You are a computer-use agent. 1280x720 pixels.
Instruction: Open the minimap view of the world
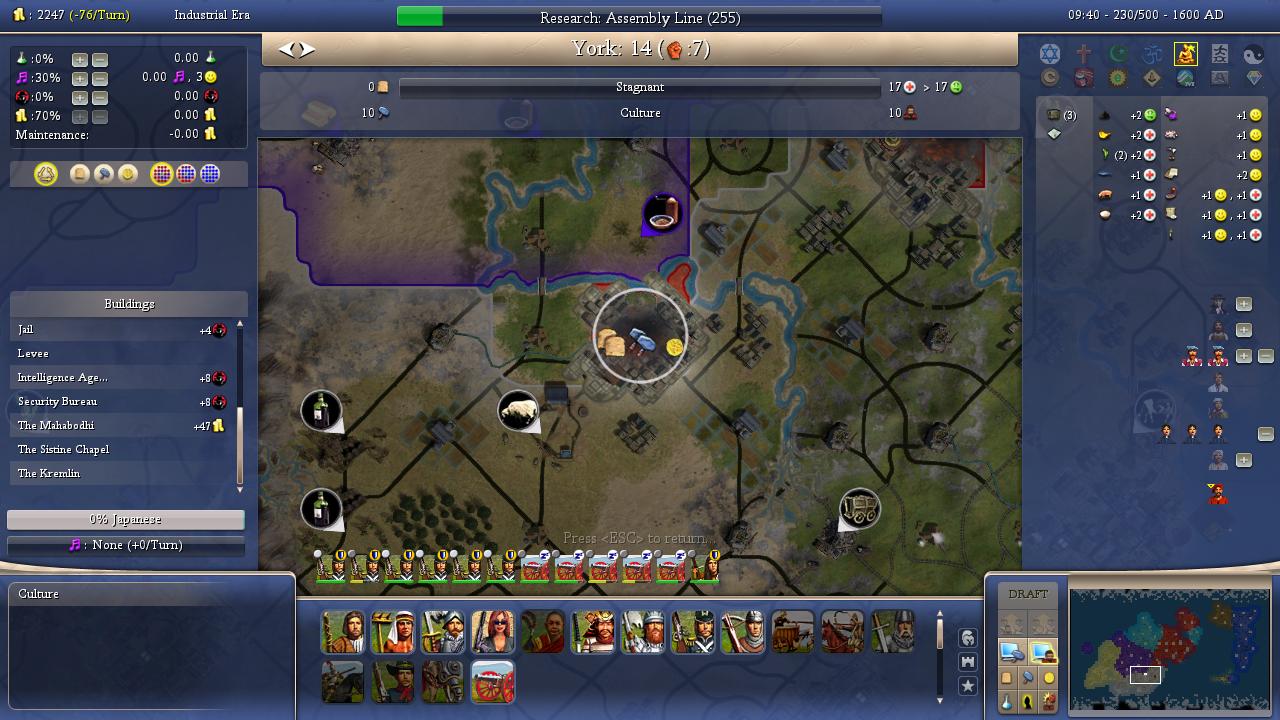point(1169,649)
